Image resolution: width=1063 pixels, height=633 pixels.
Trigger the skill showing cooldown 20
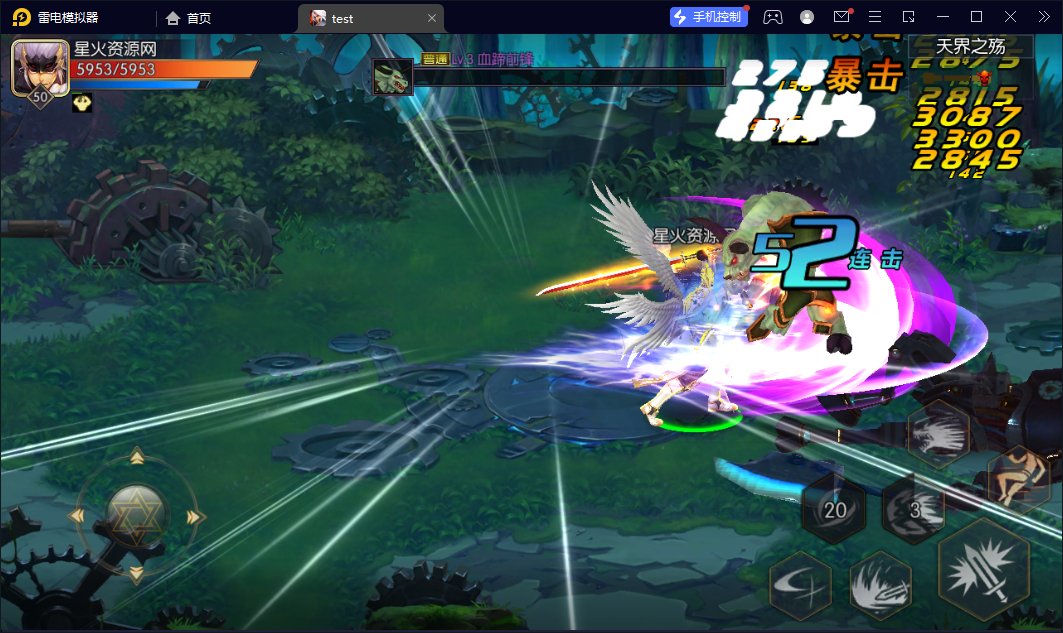[x=834, y=509]
